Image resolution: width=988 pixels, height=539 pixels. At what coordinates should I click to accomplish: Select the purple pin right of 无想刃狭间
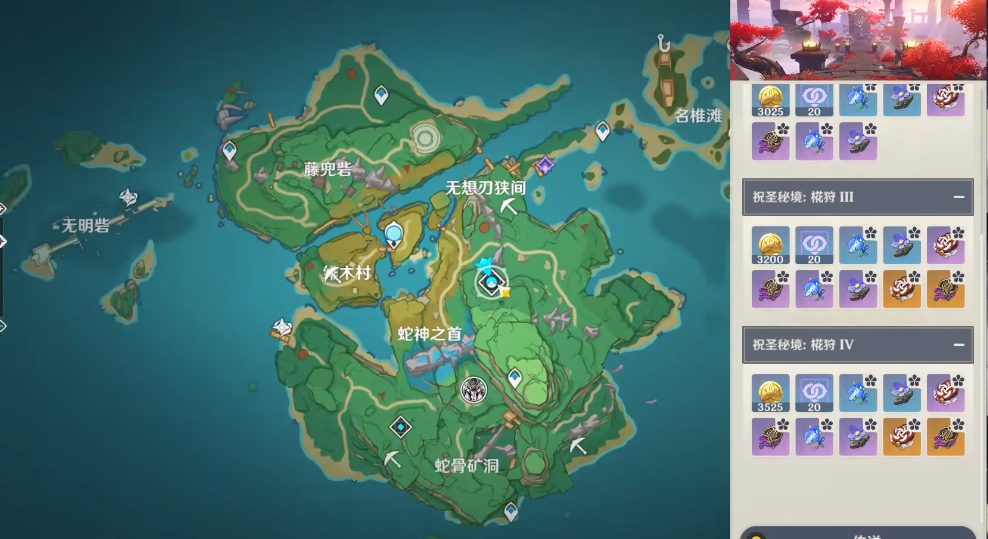tap(545, 166)
